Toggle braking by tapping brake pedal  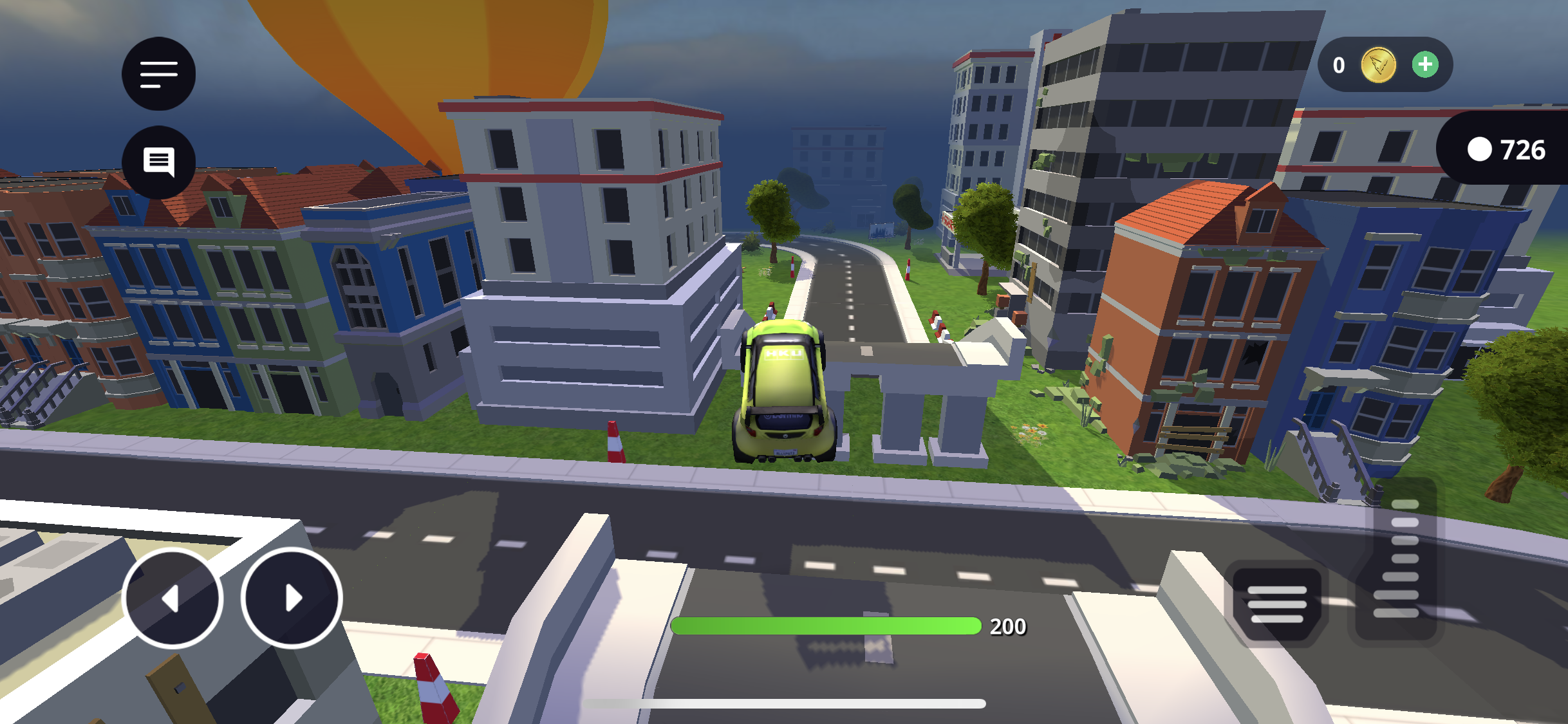[1281, 605]
